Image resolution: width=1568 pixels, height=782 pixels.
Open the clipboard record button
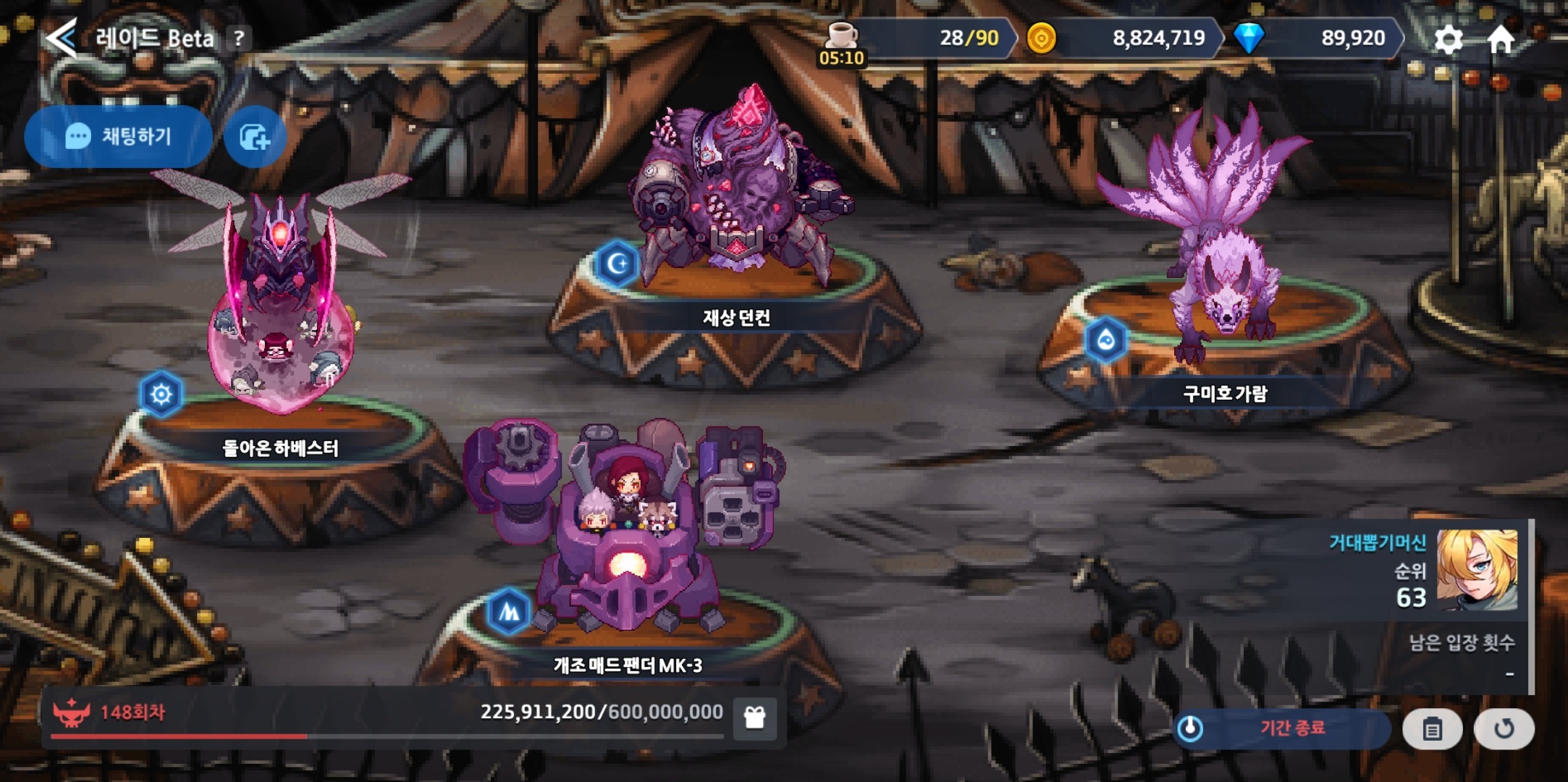[1432, 728]
